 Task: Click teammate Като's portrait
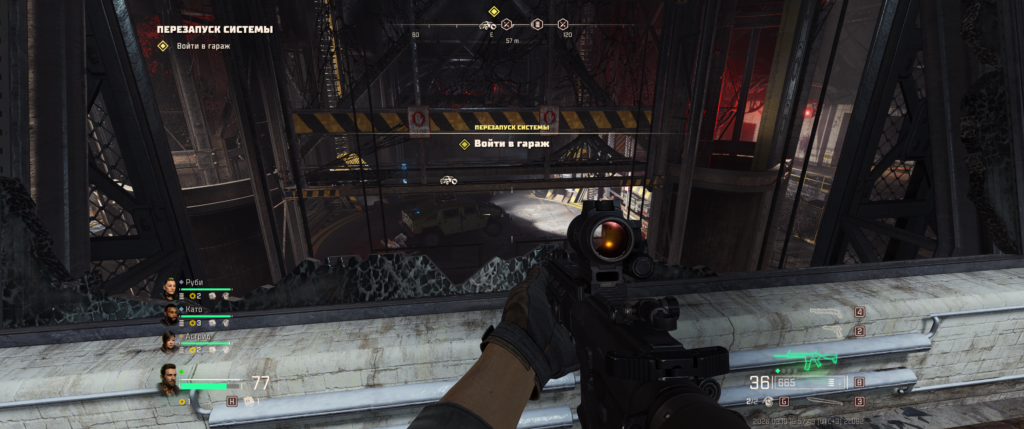170,315
